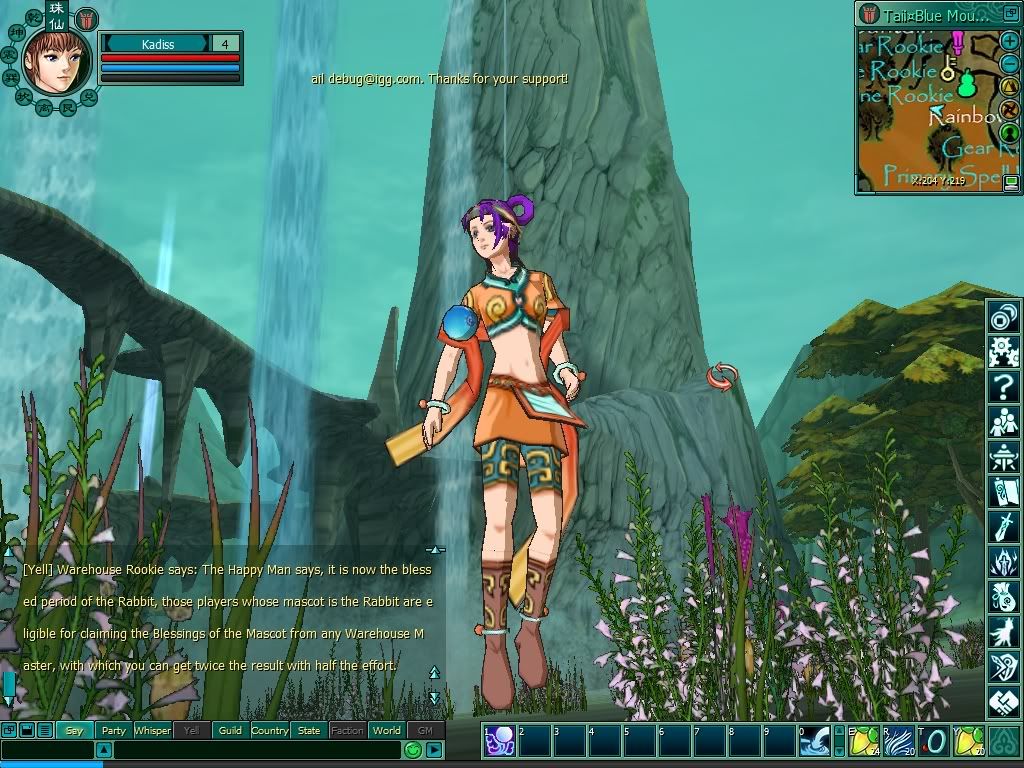Choose the Country chat channel
Viewport: 1024px width, 768px height.
click(270, 730)
